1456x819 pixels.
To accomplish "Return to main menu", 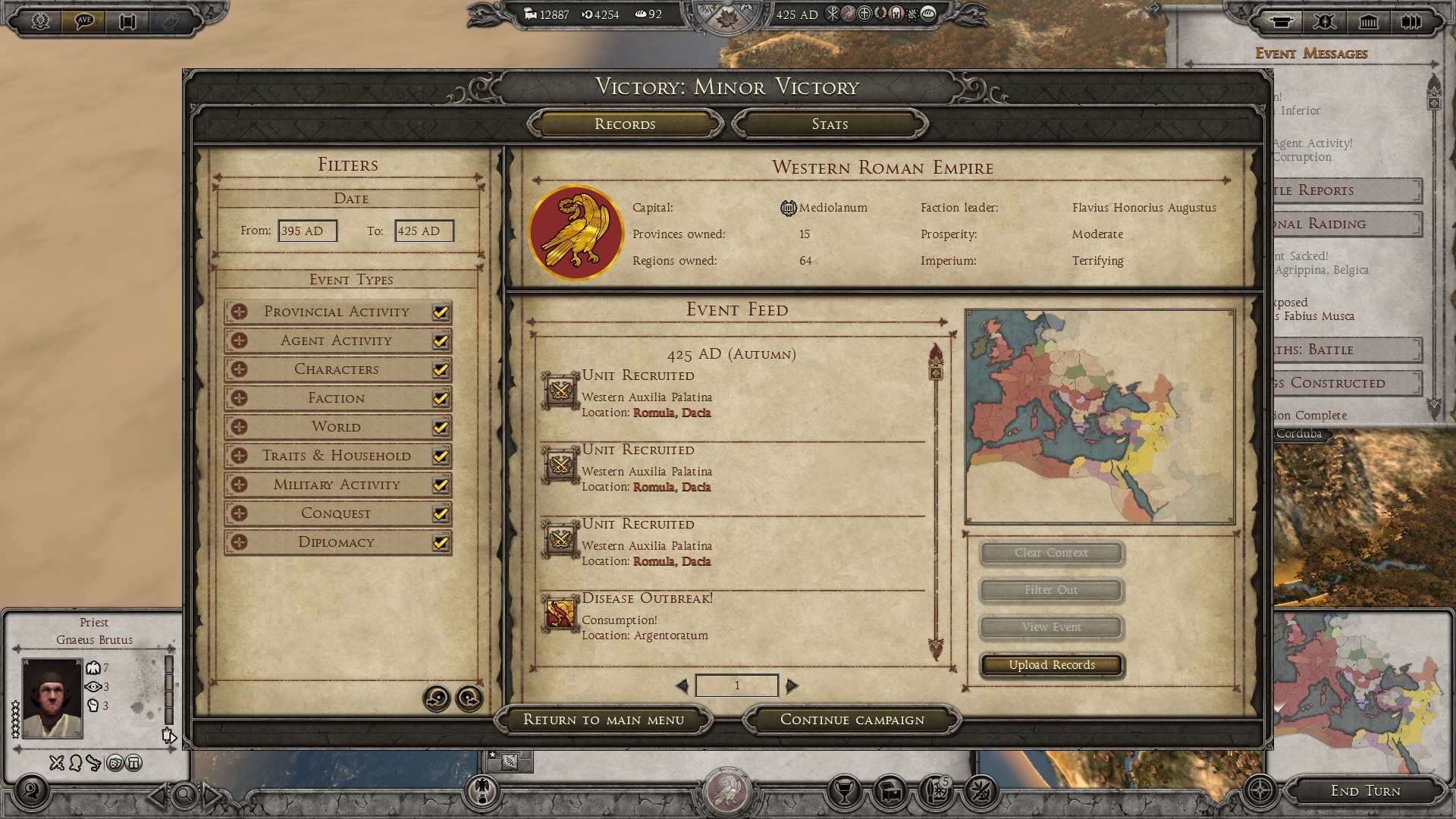I will pos(604,720).
